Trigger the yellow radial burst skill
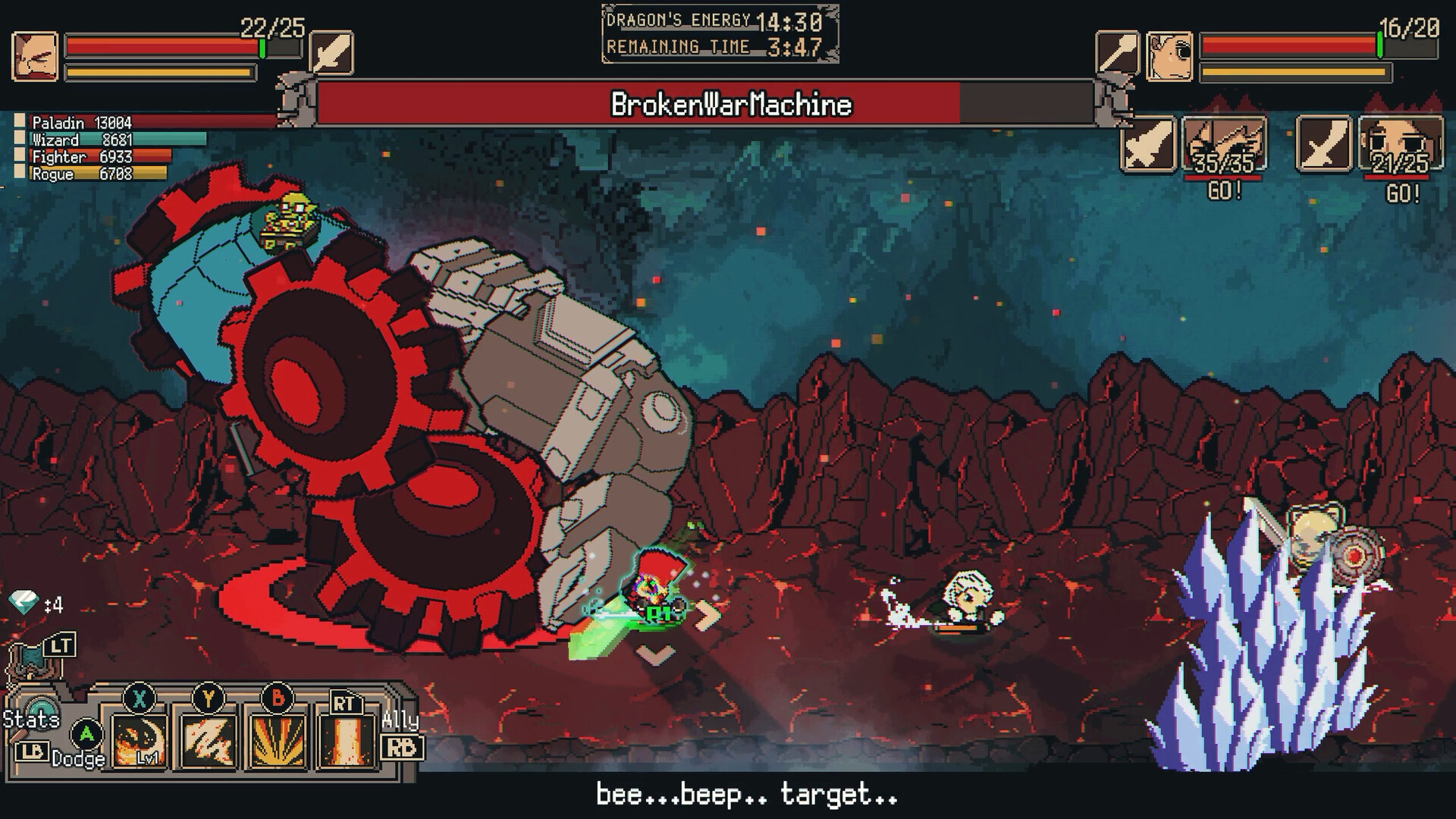1456x819 pixels. 277,739
